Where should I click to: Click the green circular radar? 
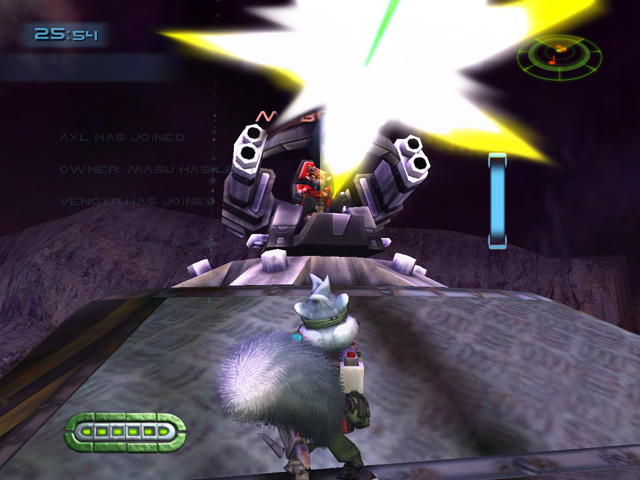click(559, 57)
